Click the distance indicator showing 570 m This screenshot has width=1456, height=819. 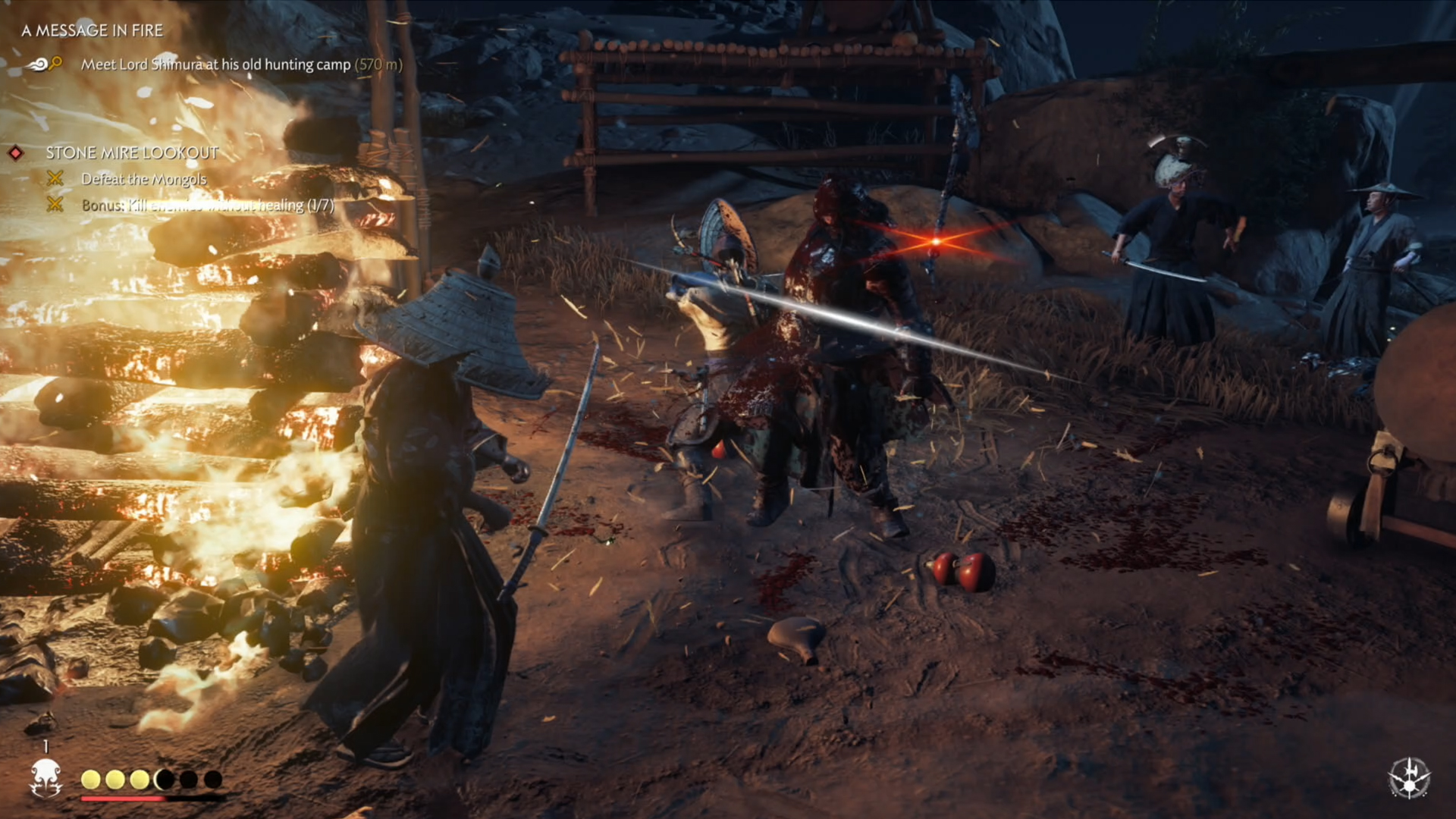pyautogui.click(x=378, y=65)
